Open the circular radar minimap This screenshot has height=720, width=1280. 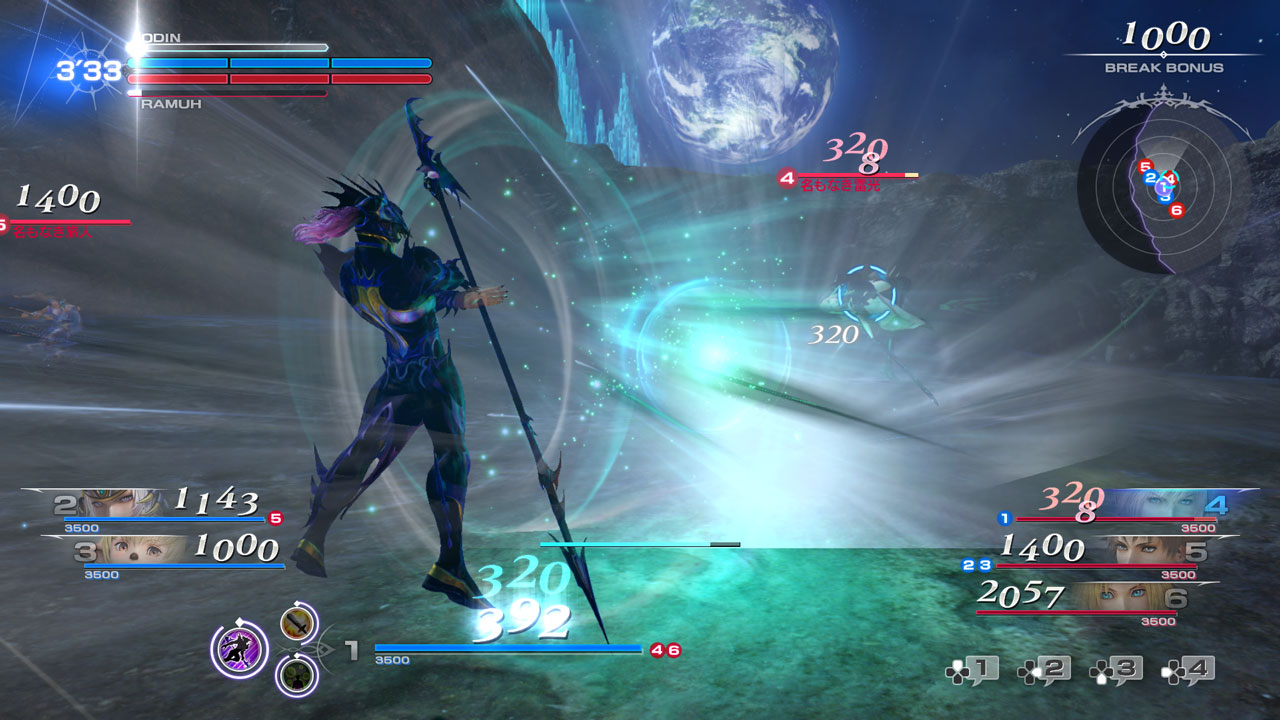coord(1162,189)
